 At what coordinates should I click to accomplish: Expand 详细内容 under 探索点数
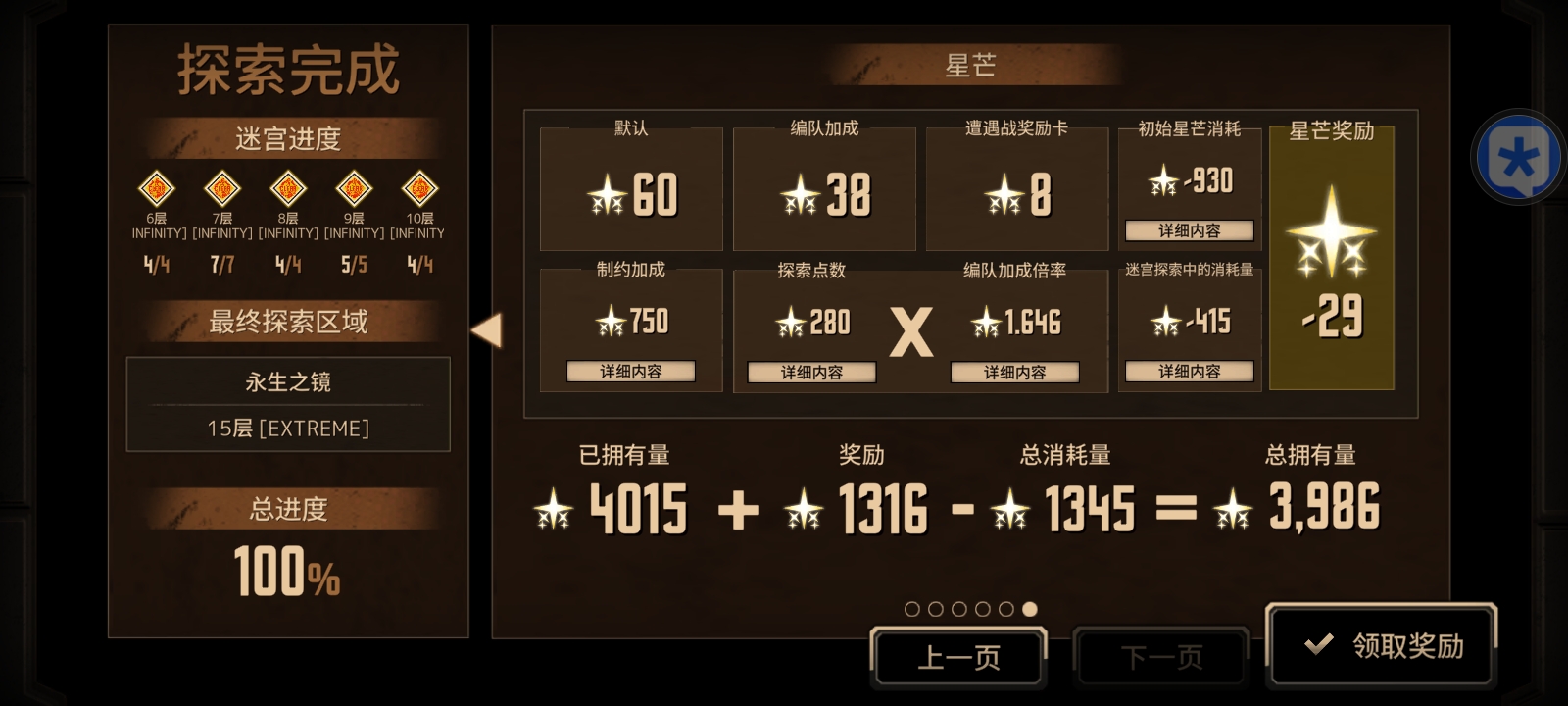tap(811, 372)
